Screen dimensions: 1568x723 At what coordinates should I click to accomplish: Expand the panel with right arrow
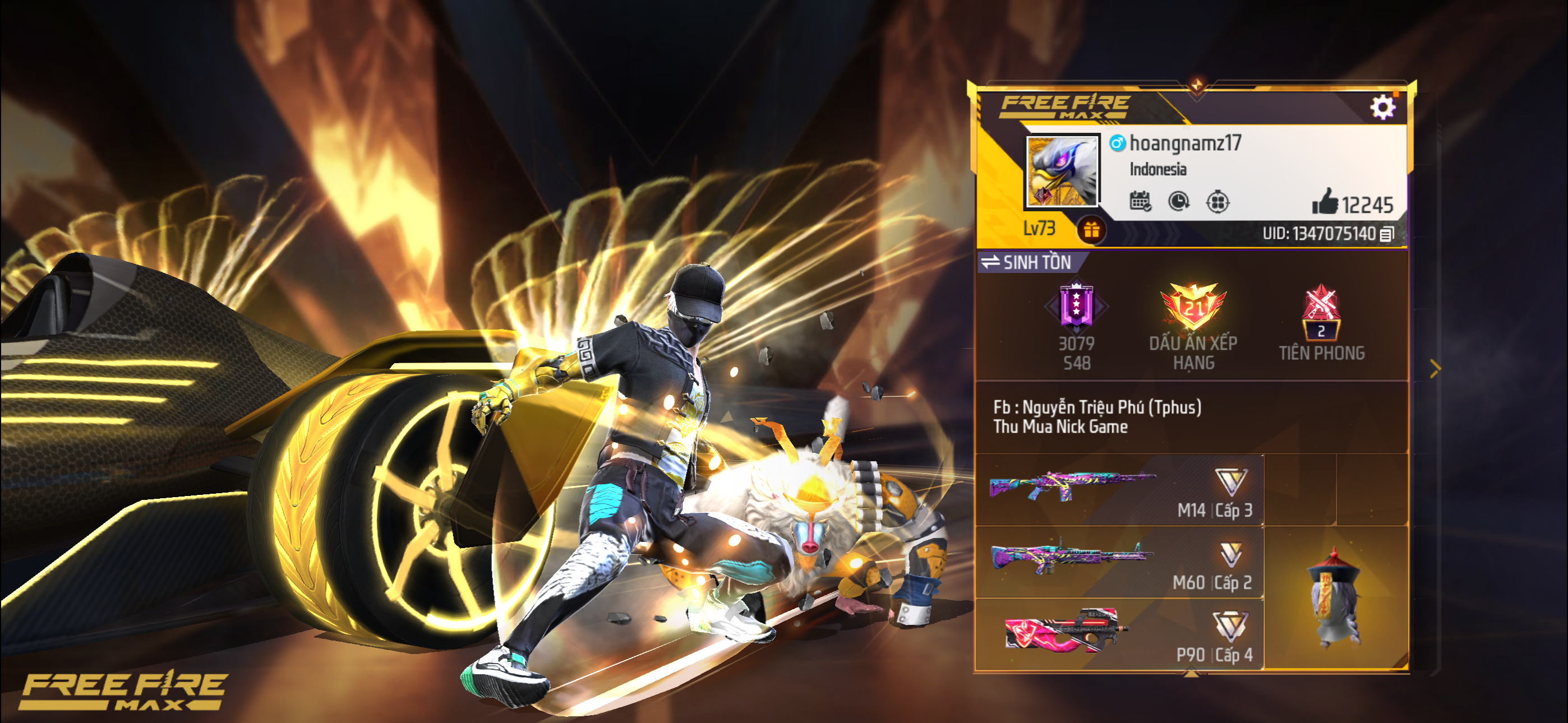pos(1435,368)
